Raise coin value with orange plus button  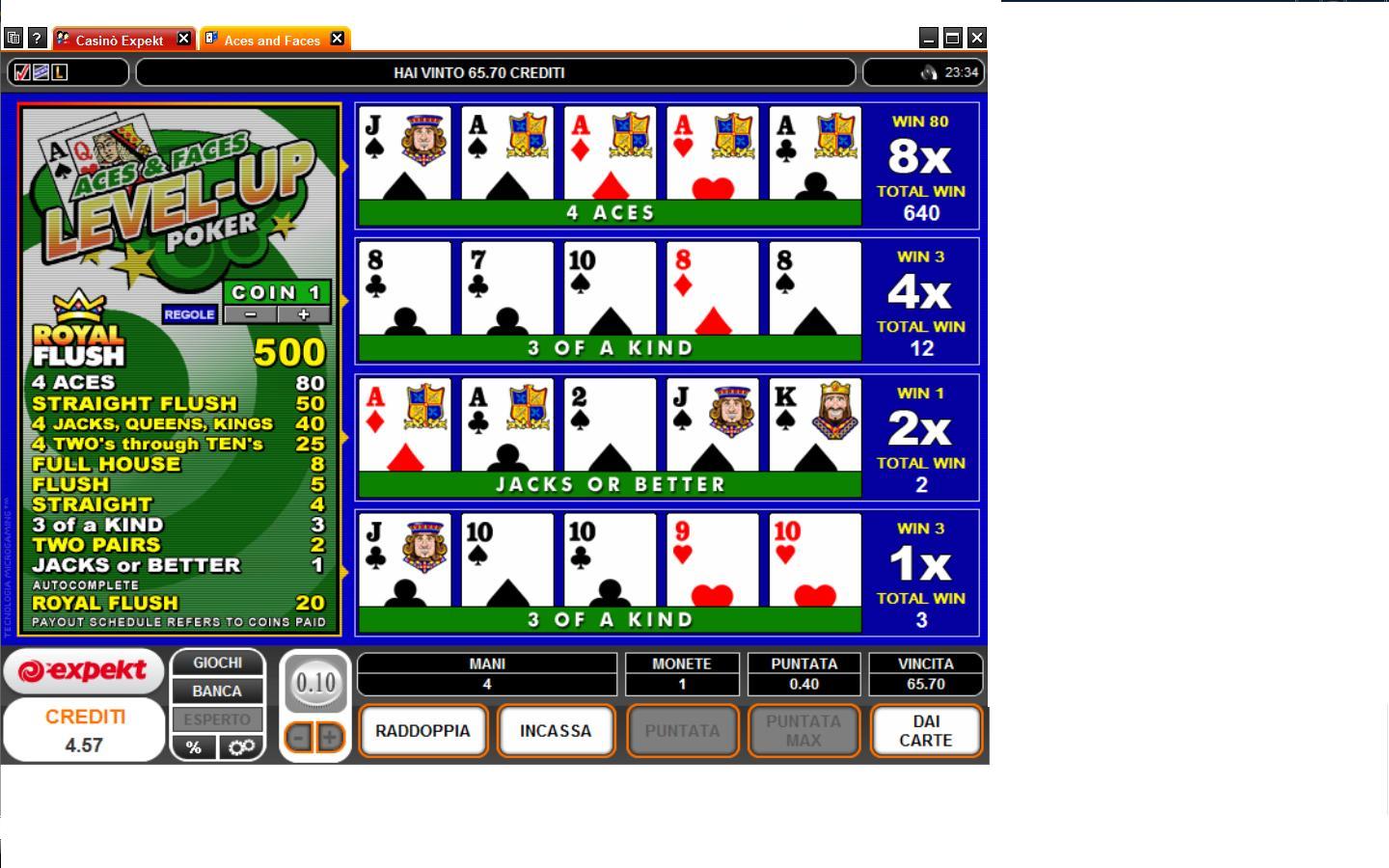pyautogui.click(x=330, y=738)
